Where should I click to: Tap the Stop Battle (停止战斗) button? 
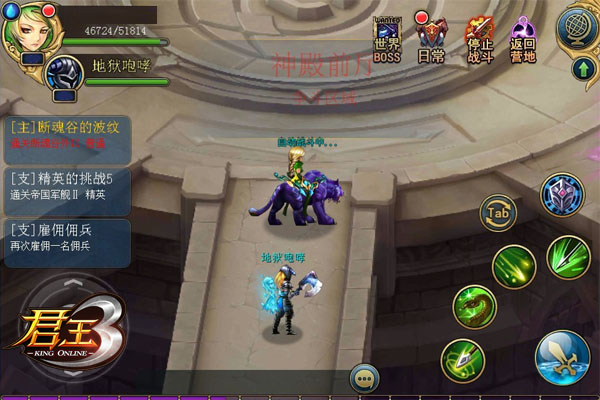click(x=479, y=38)
